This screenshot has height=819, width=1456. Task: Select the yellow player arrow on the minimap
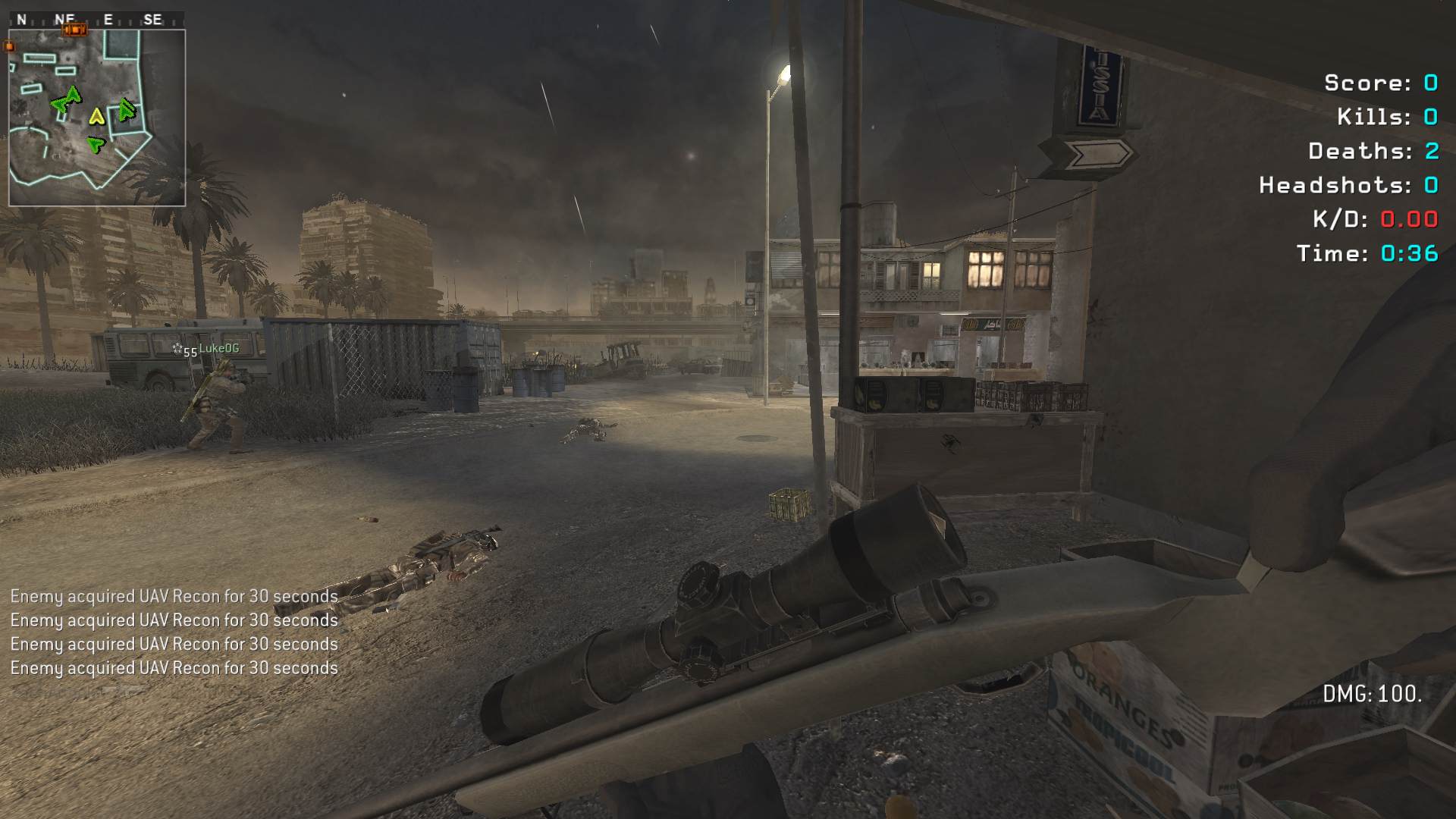[96, 116]
